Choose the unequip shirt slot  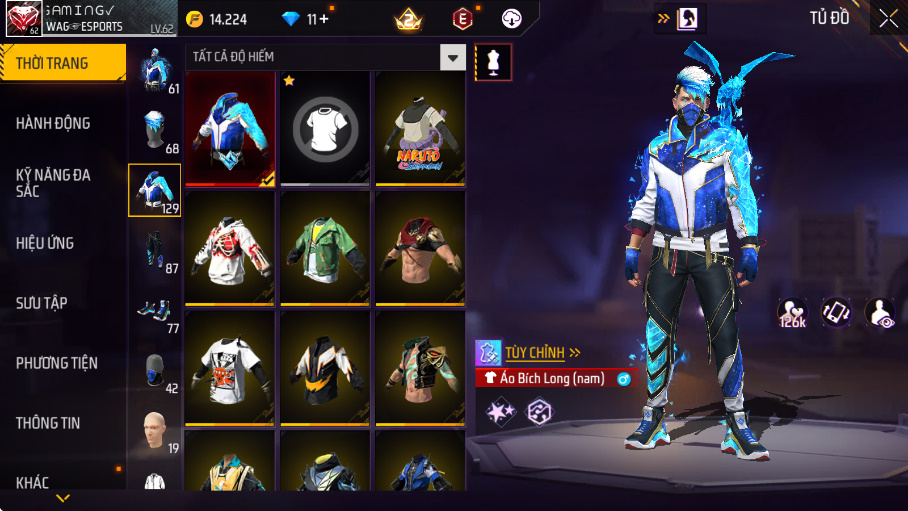[325, 128]
